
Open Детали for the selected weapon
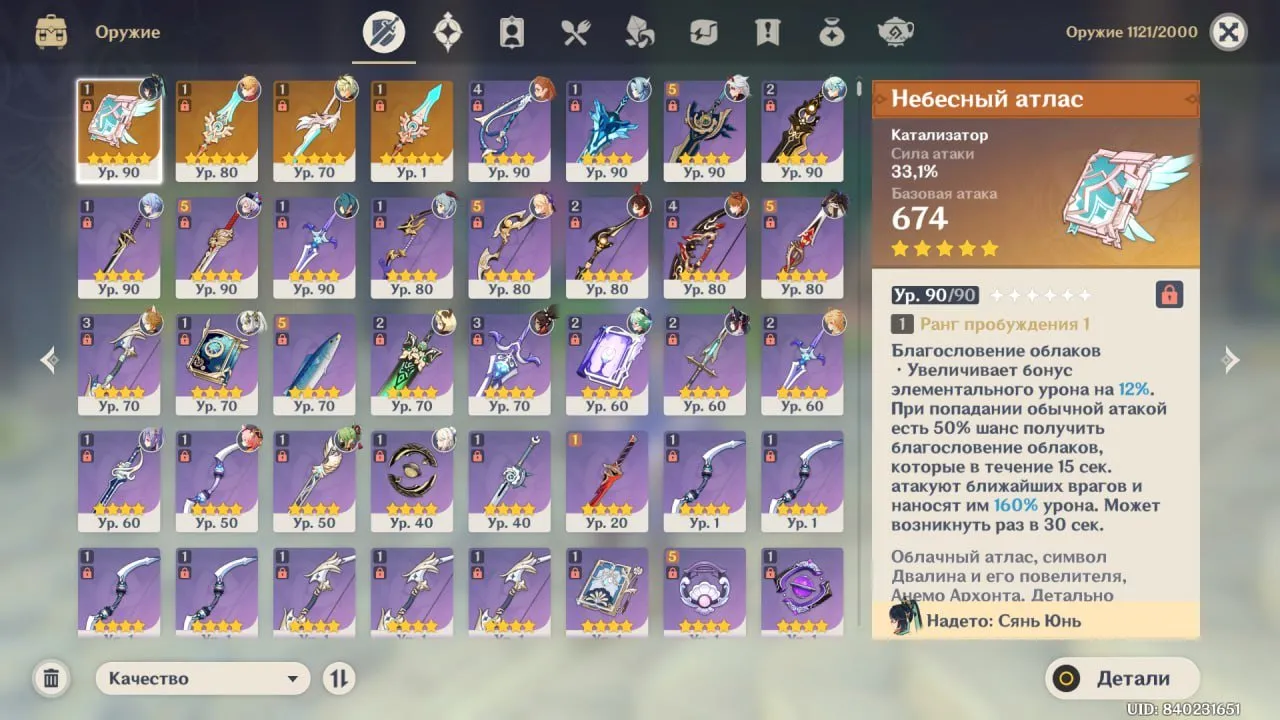click(1121, 678)
